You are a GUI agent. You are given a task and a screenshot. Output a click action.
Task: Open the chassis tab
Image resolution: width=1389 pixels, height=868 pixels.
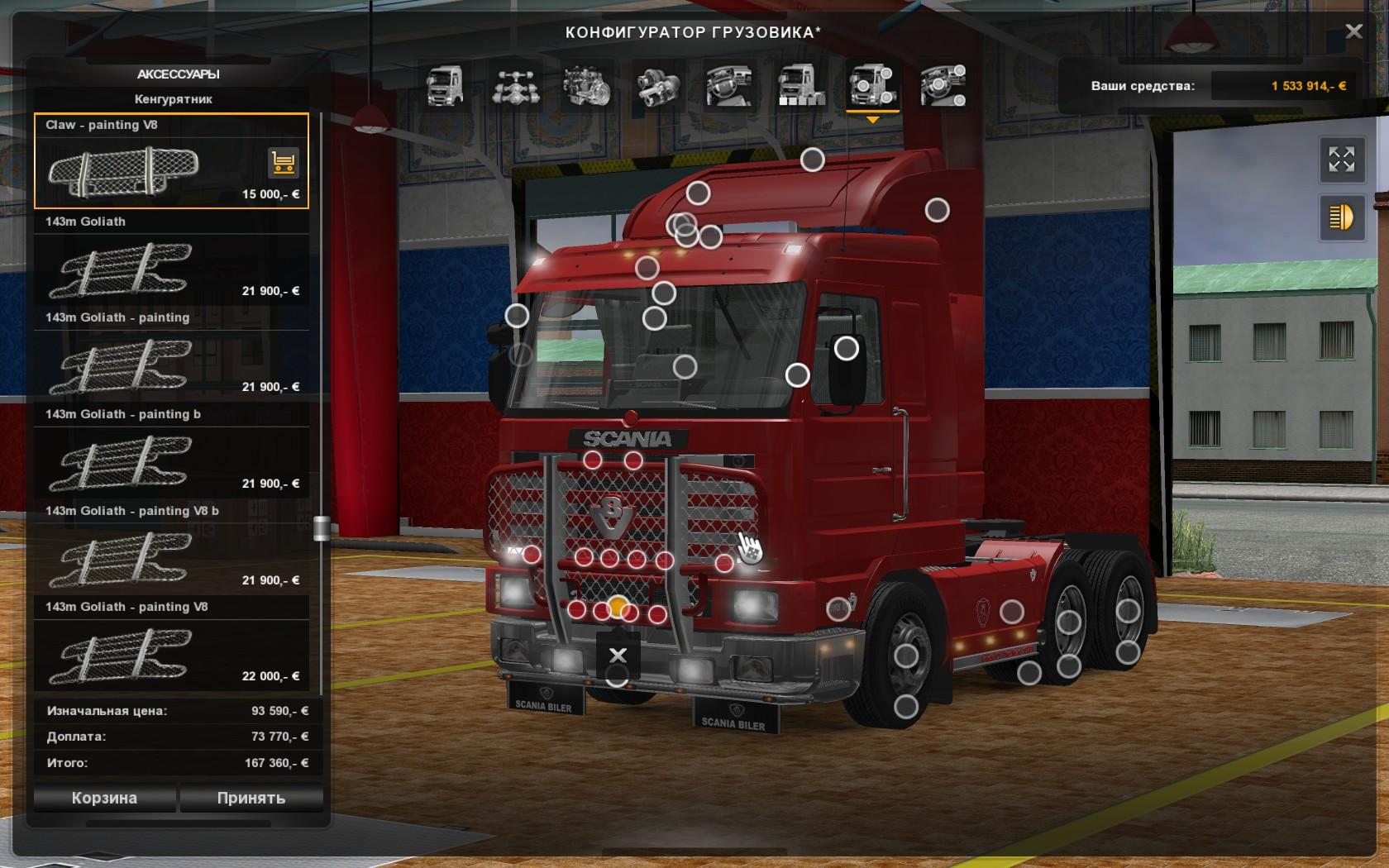coord(516,86)
